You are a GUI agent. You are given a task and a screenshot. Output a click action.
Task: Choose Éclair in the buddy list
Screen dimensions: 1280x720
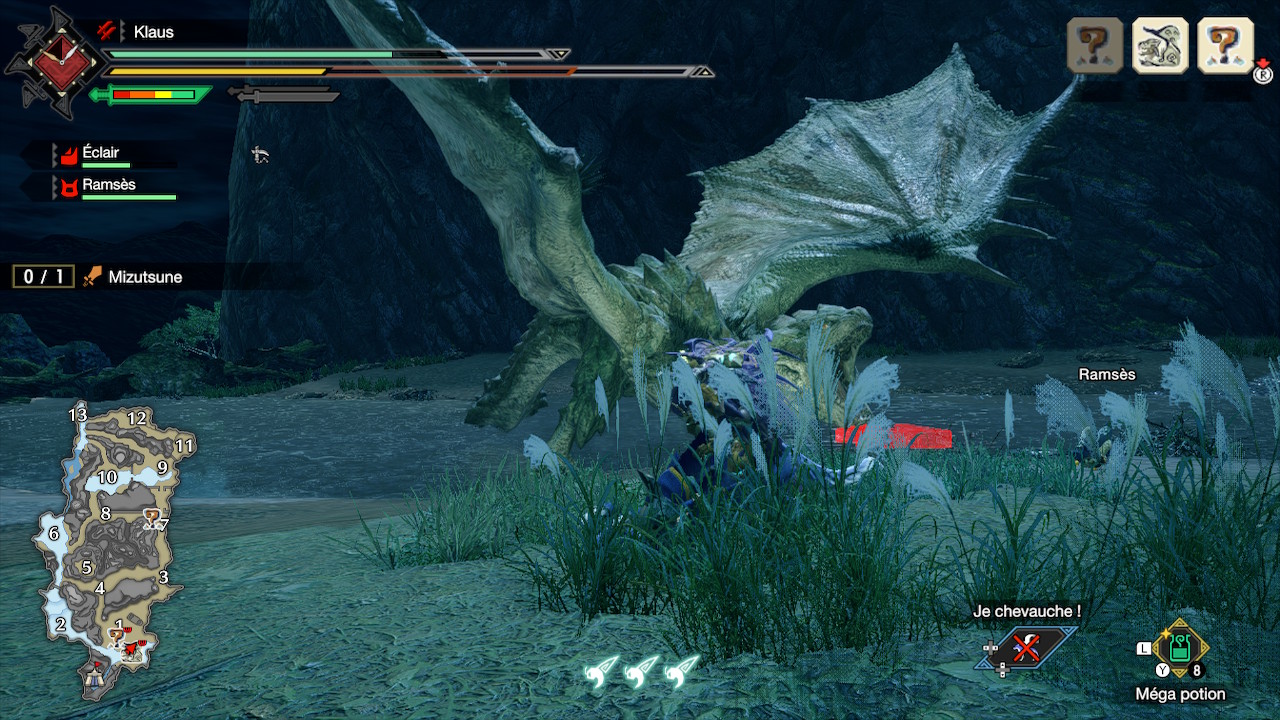click(101, 153)
